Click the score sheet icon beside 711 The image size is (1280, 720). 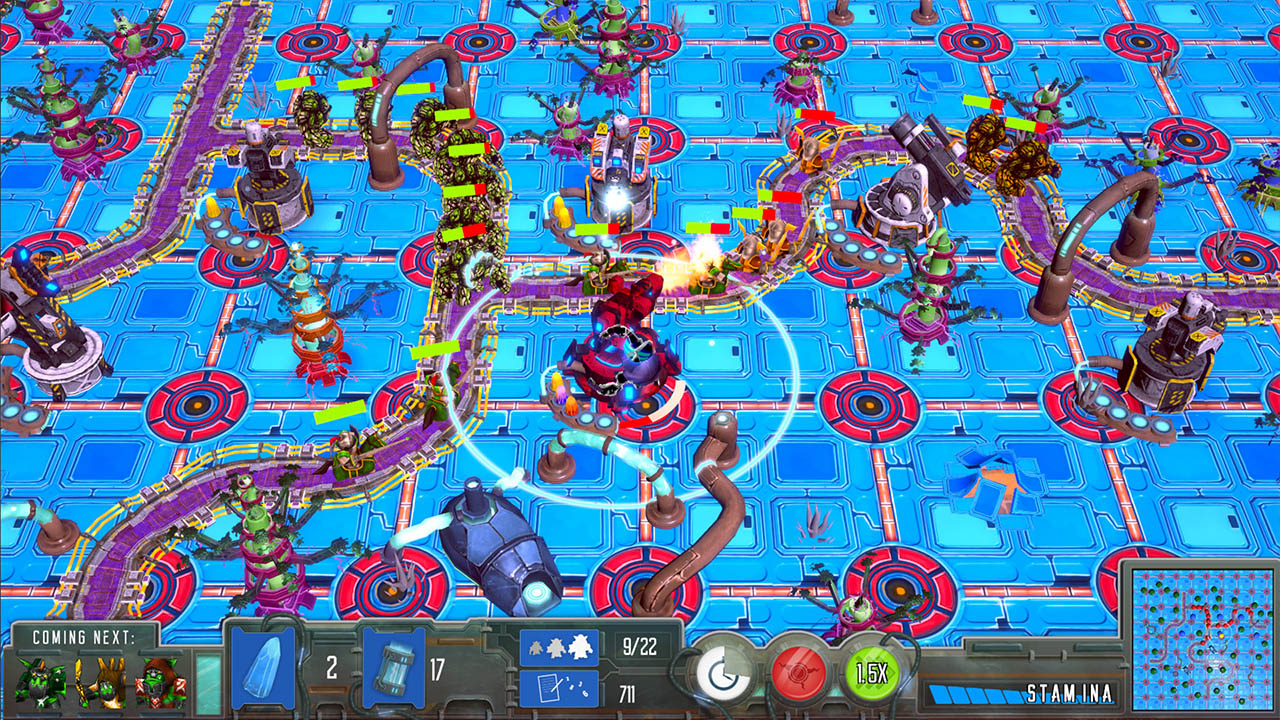coord(557,688)
